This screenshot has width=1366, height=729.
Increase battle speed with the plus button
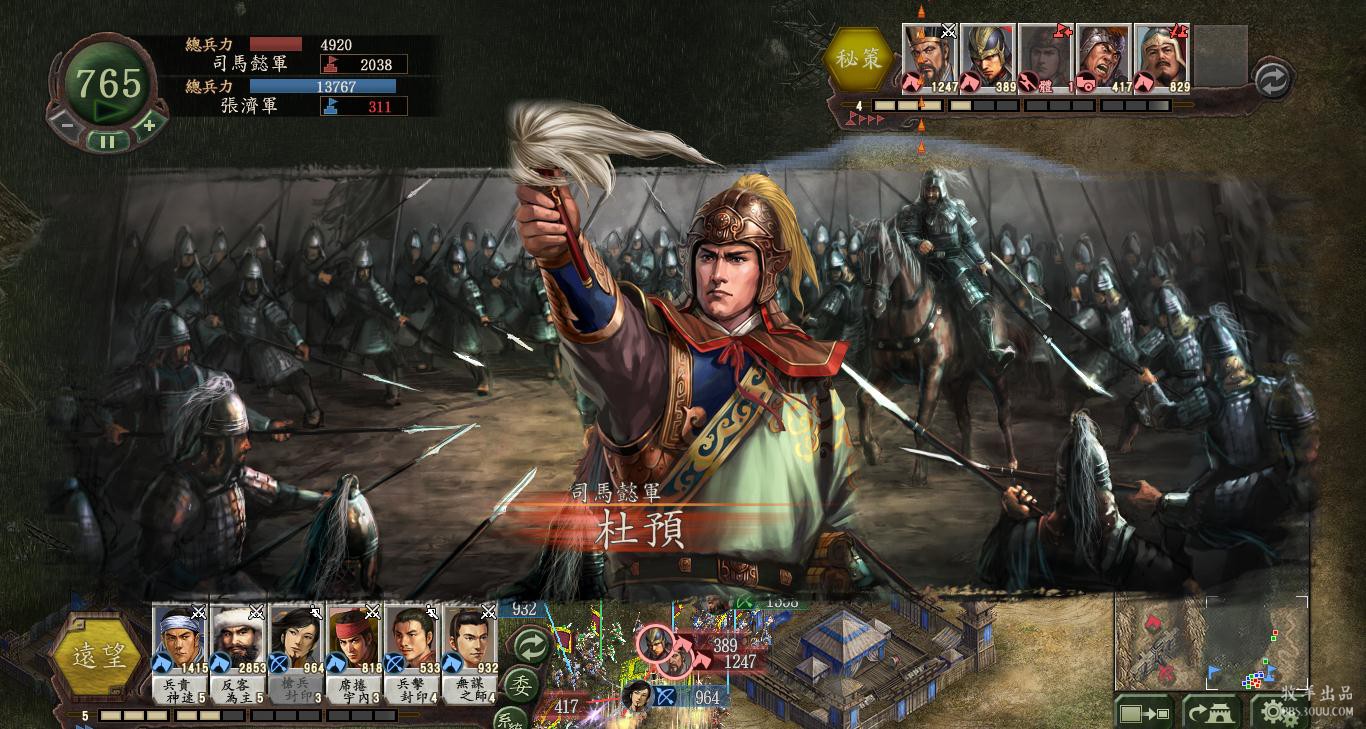pyautogui.click(x=149, y=125)
